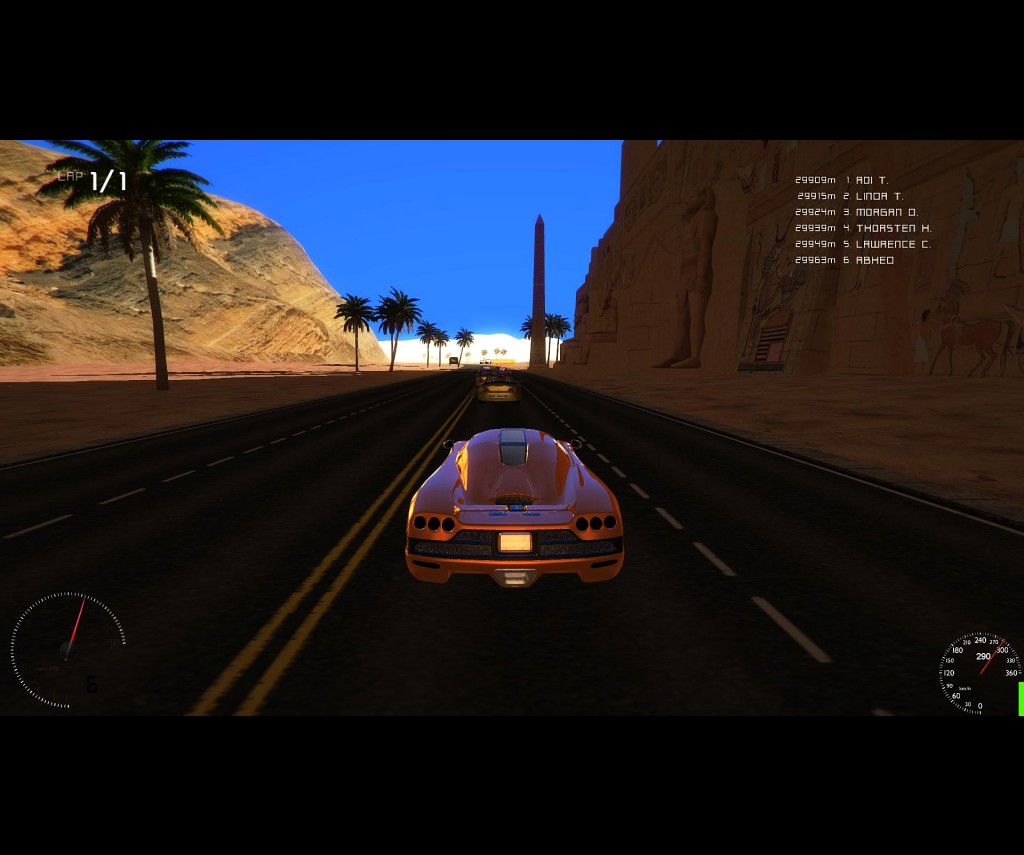Select Aoi T. in the race standings
This screenshot has height=855, width=1024.
tap(871, 180)
